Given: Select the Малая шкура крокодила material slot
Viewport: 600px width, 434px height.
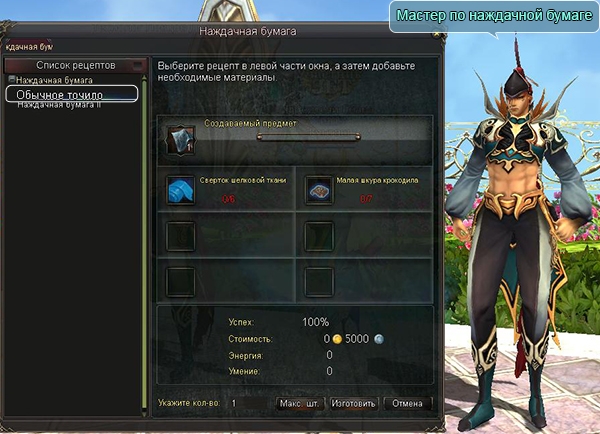Looking at the screenshot, I should 319,189.
